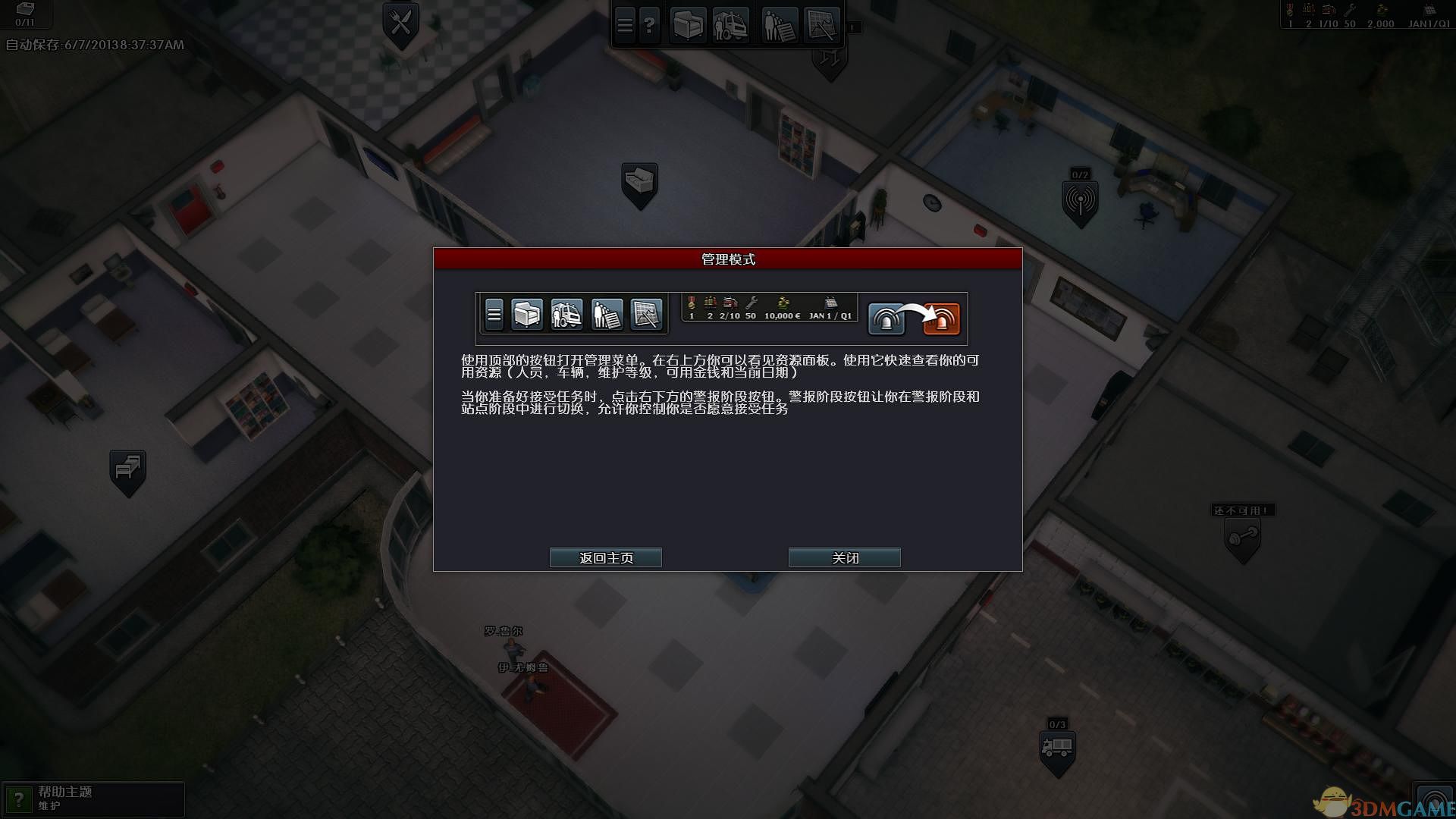Open the personnel roster icon on top toolbar
This screenshot has height=819, width=1456.
777,24
